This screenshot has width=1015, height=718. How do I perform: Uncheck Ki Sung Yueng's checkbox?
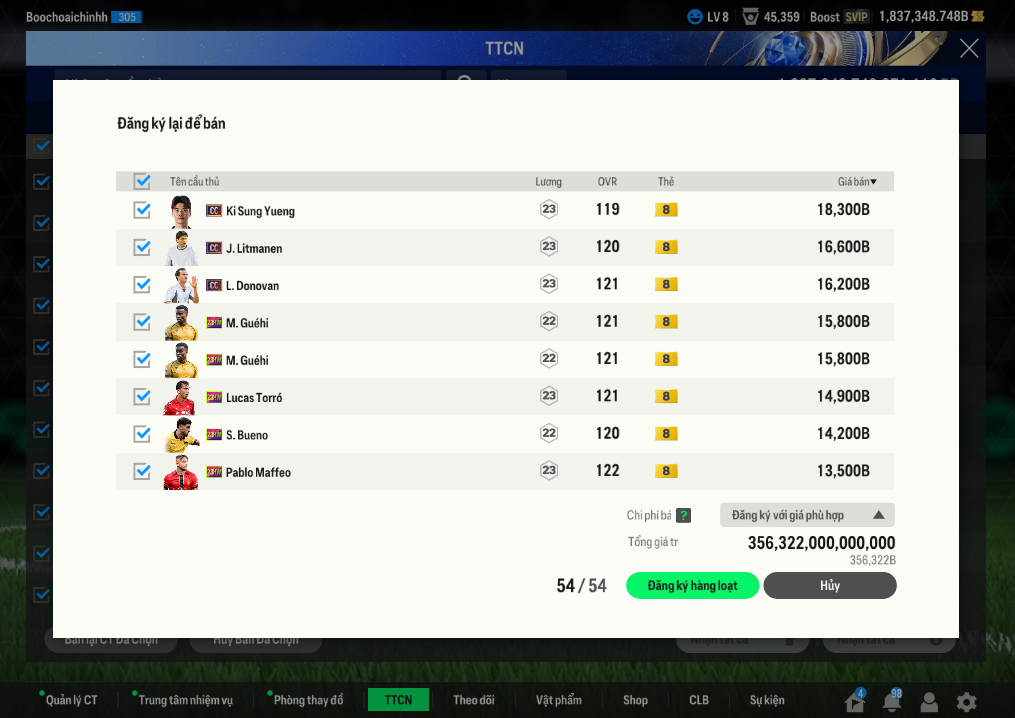coord(142,210)
